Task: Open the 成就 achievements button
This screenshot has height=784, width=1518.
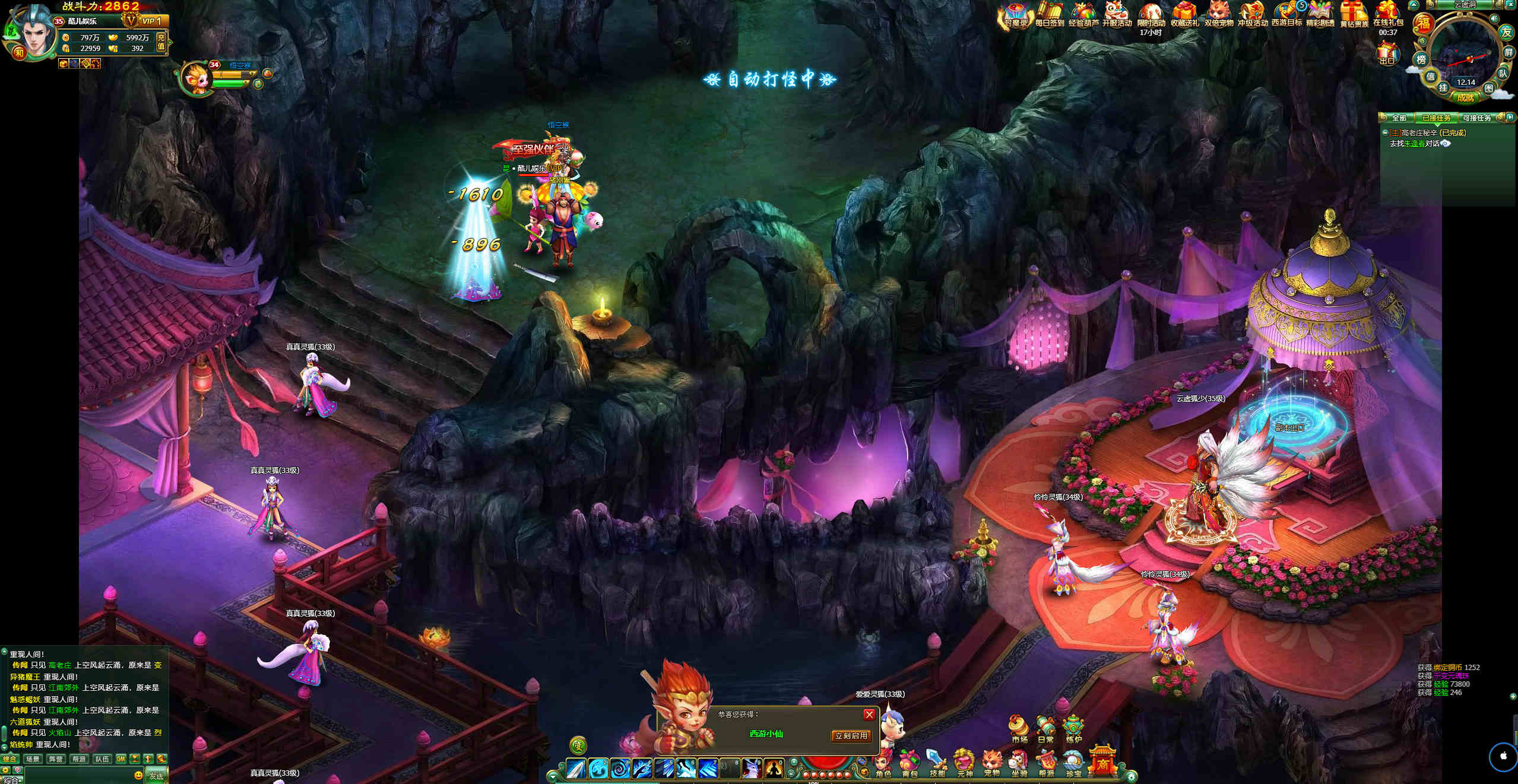Action: 1465,97
